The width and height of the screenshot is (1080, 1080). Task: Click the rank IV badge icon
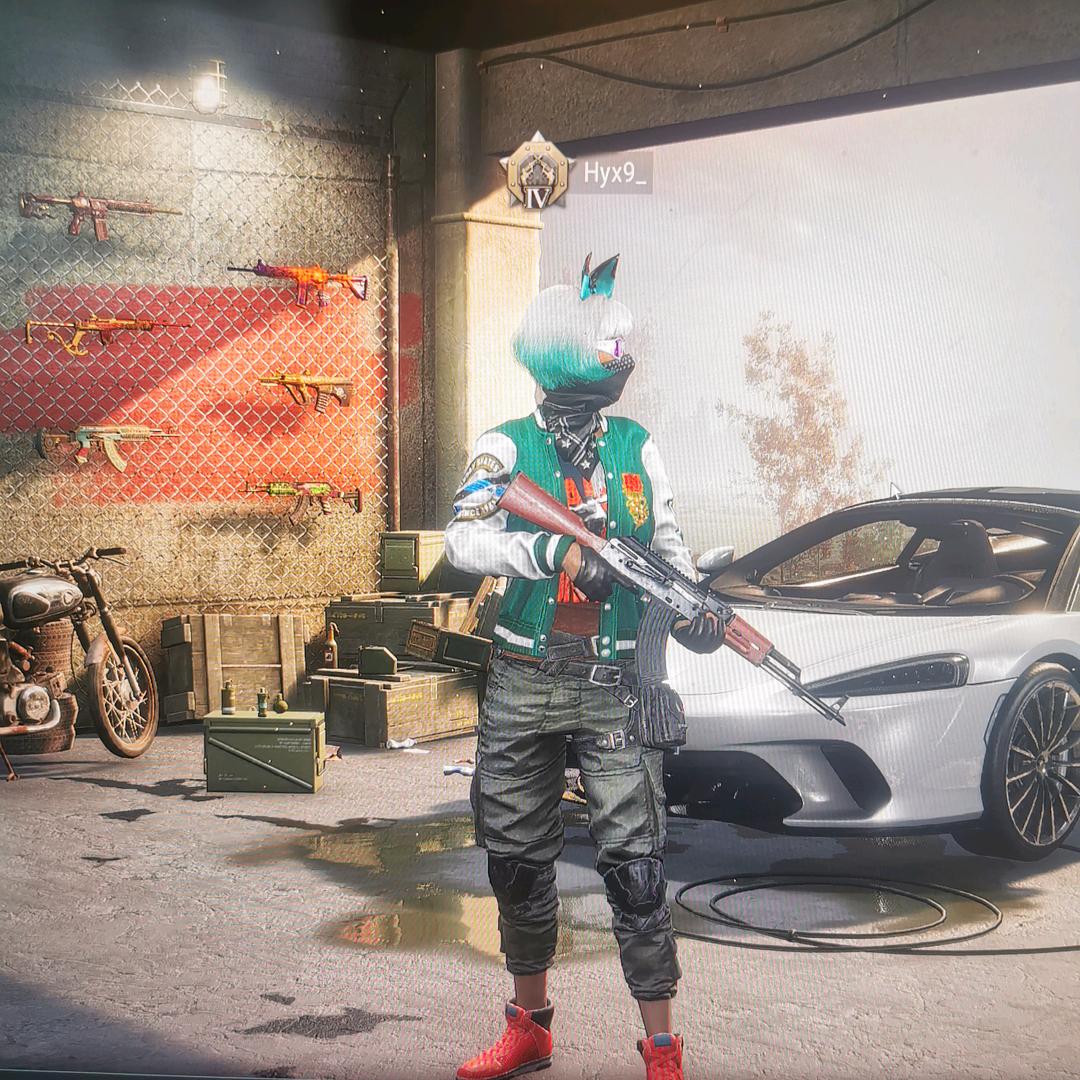pyautogui.click(x=536, y=174)
